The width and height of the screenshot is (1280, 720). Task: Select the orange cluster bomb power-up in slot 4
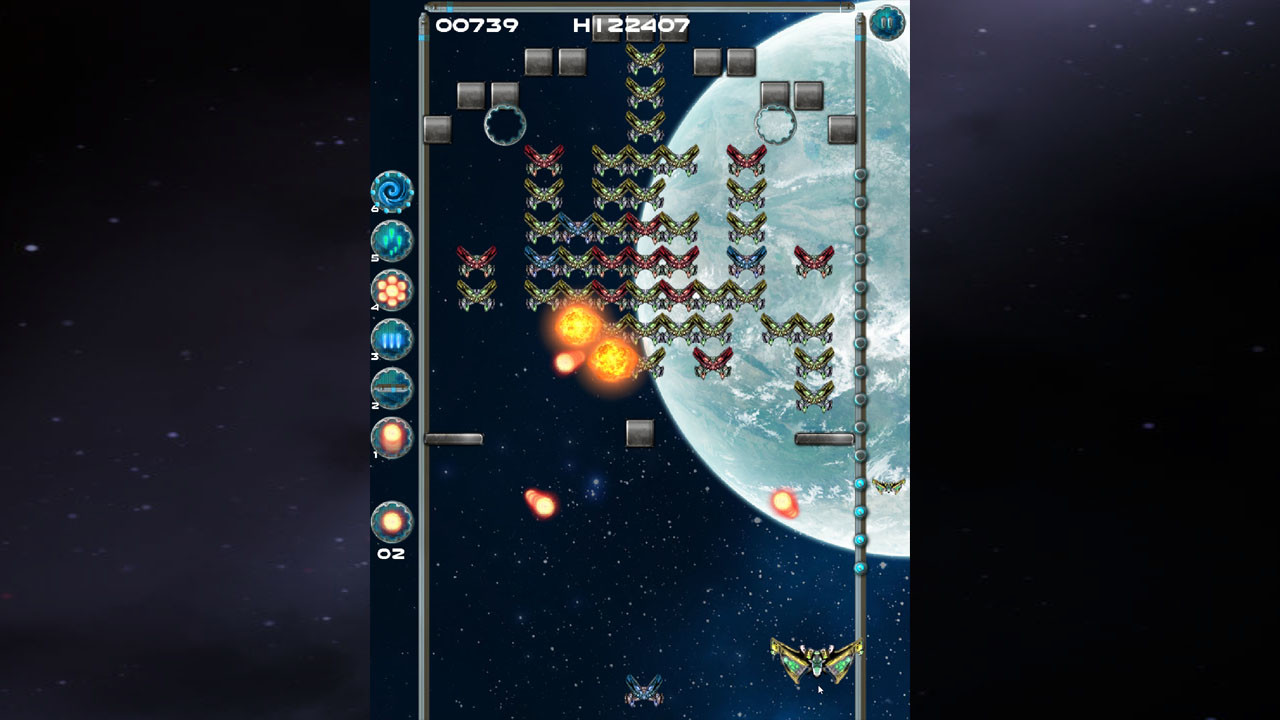[x=390, y=291]
